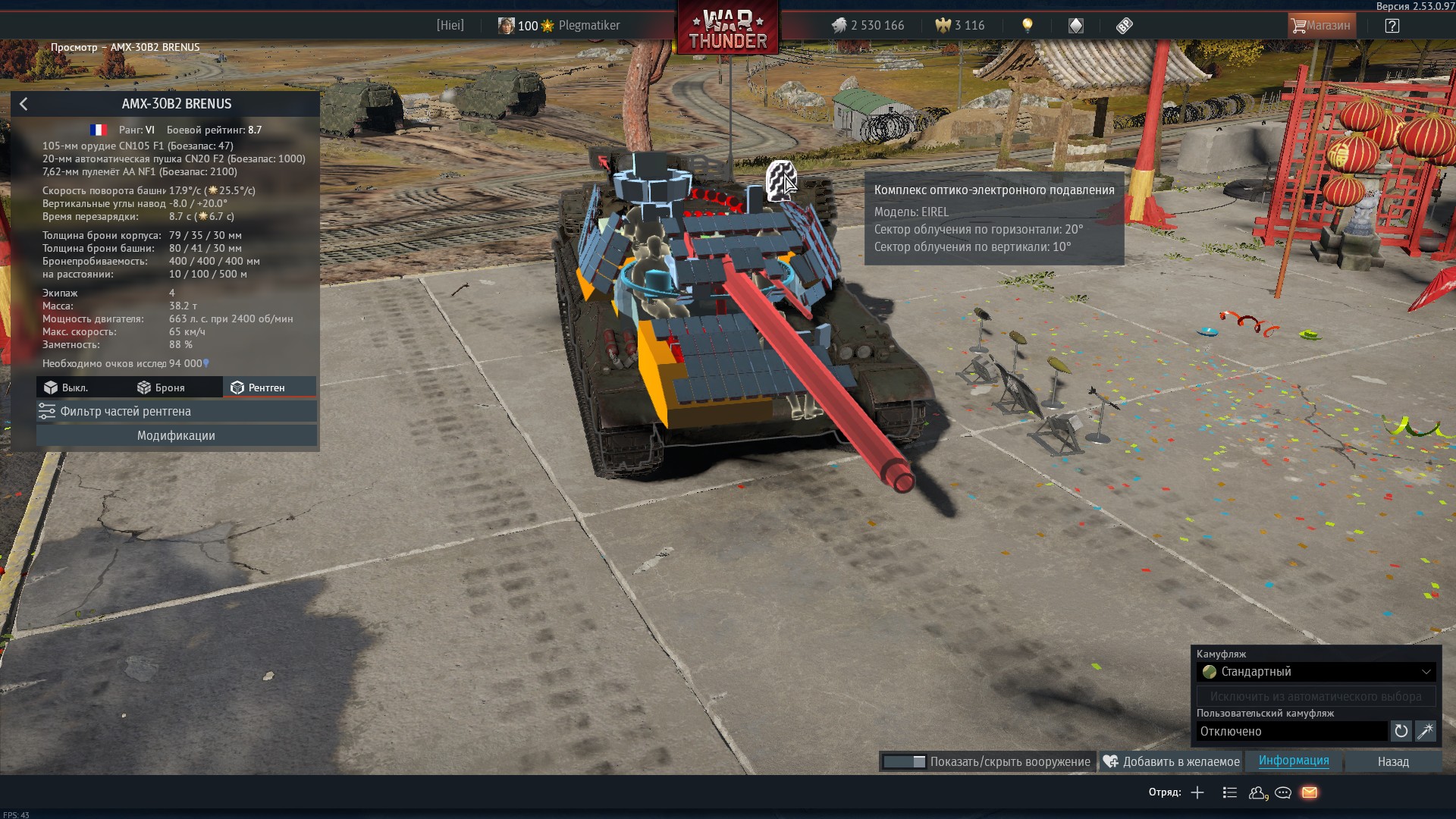Click the magic wand camouflage button
Viewport: 1456px width, 819px height.
1425,731
